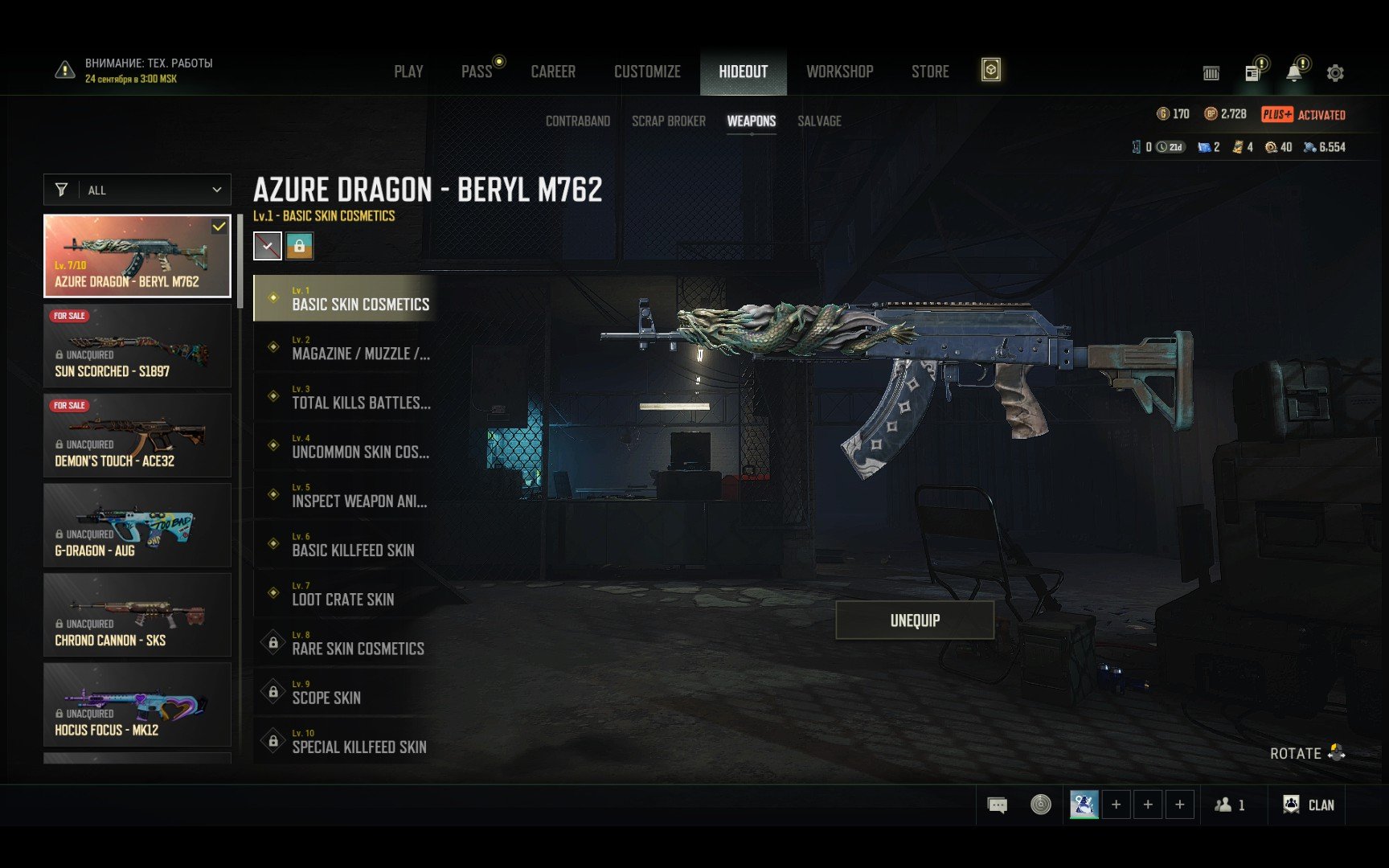Select the Salvage sub-tab

tap(819, 121)
